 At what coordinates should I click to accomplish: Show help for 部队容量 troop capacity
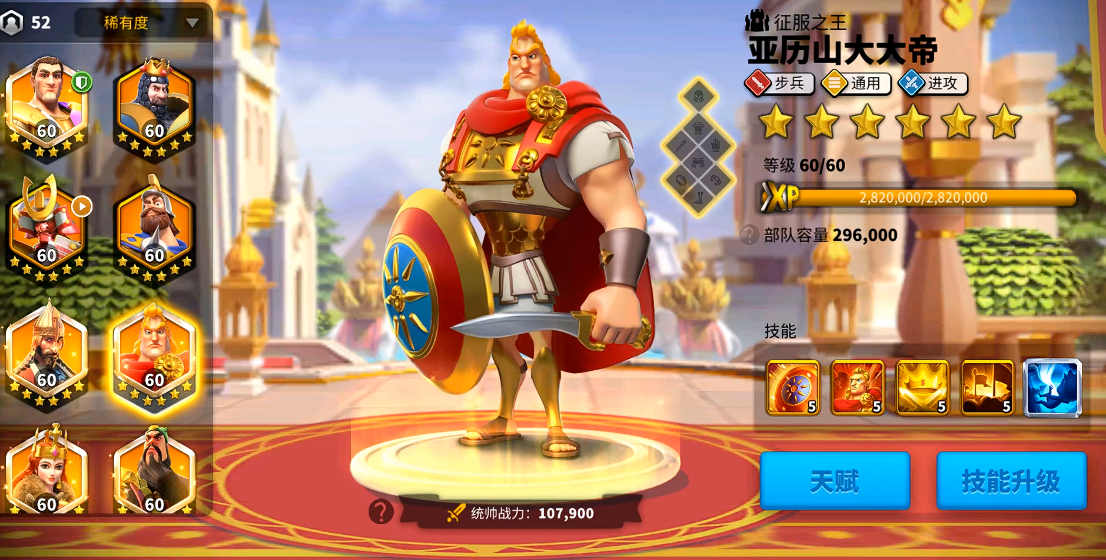pos(748,235)
